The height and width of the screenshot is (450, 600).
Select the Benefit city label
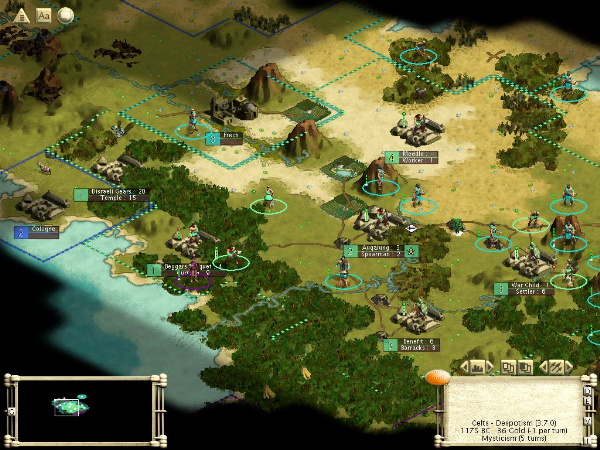coord(415,341)
